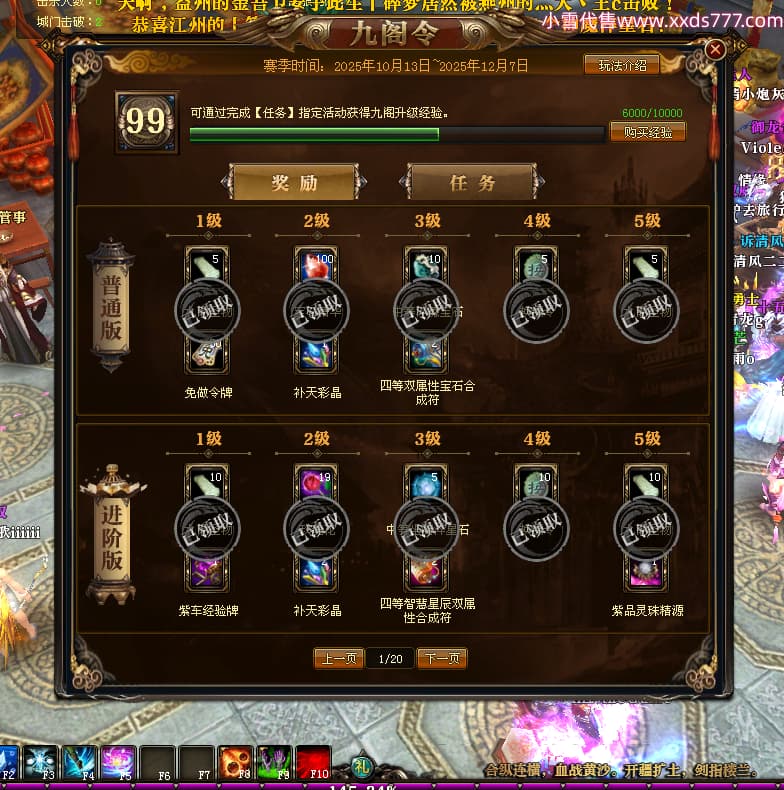Activate the F3 skill in the hotbar
The height and width of the screenshot is (790, 784).
point(41,763)
